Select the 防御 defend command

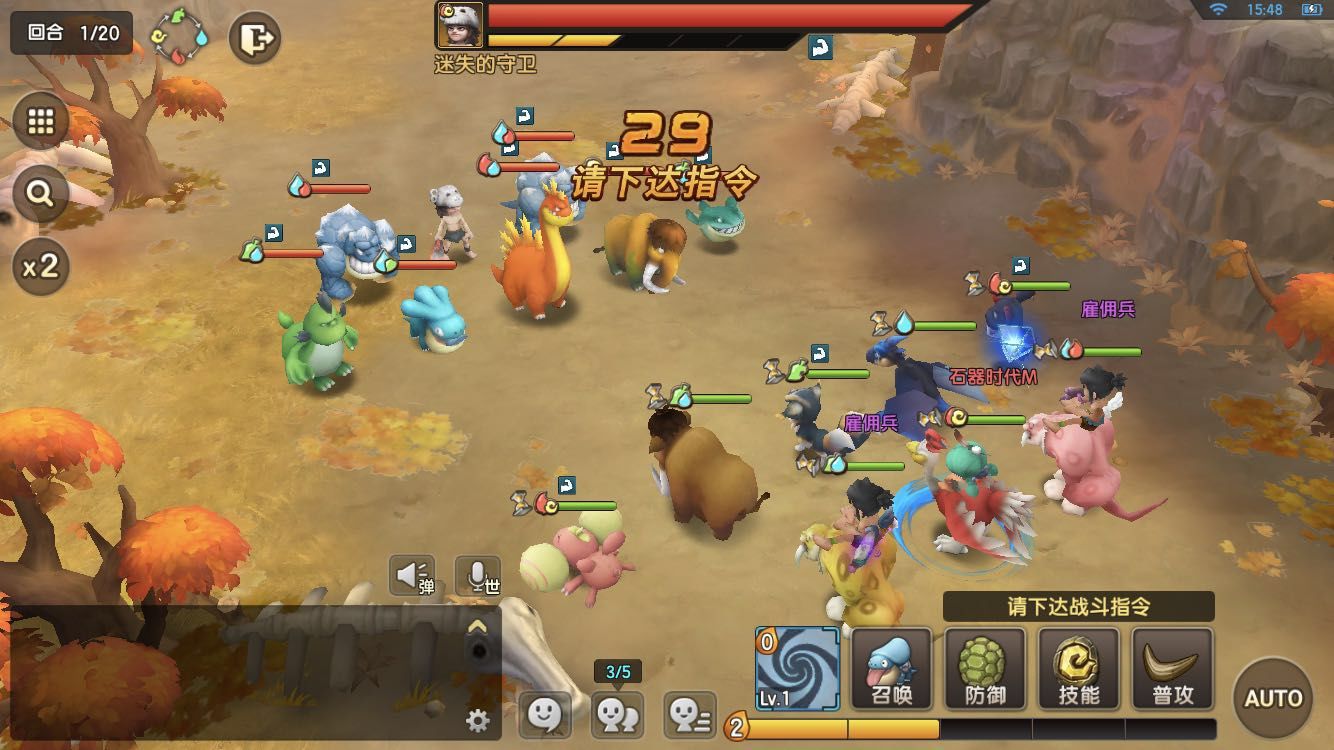coord(985,669)
